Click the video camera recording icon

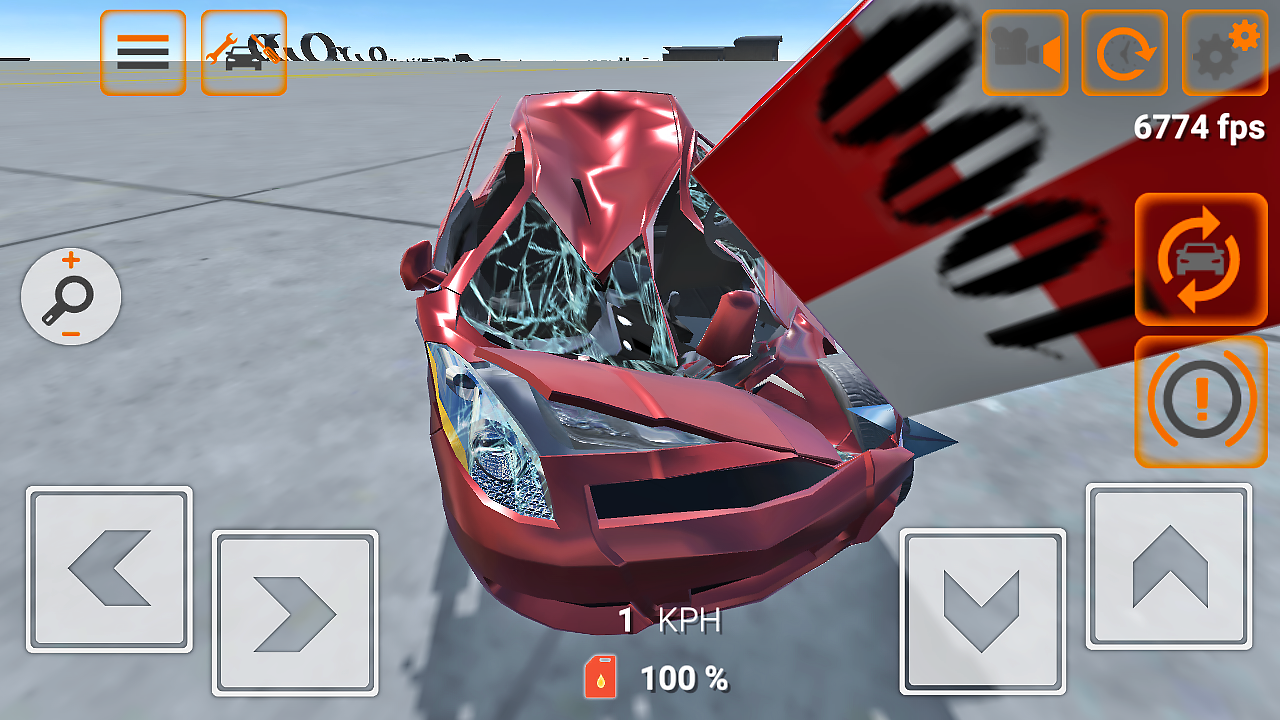click(1024, 52)
